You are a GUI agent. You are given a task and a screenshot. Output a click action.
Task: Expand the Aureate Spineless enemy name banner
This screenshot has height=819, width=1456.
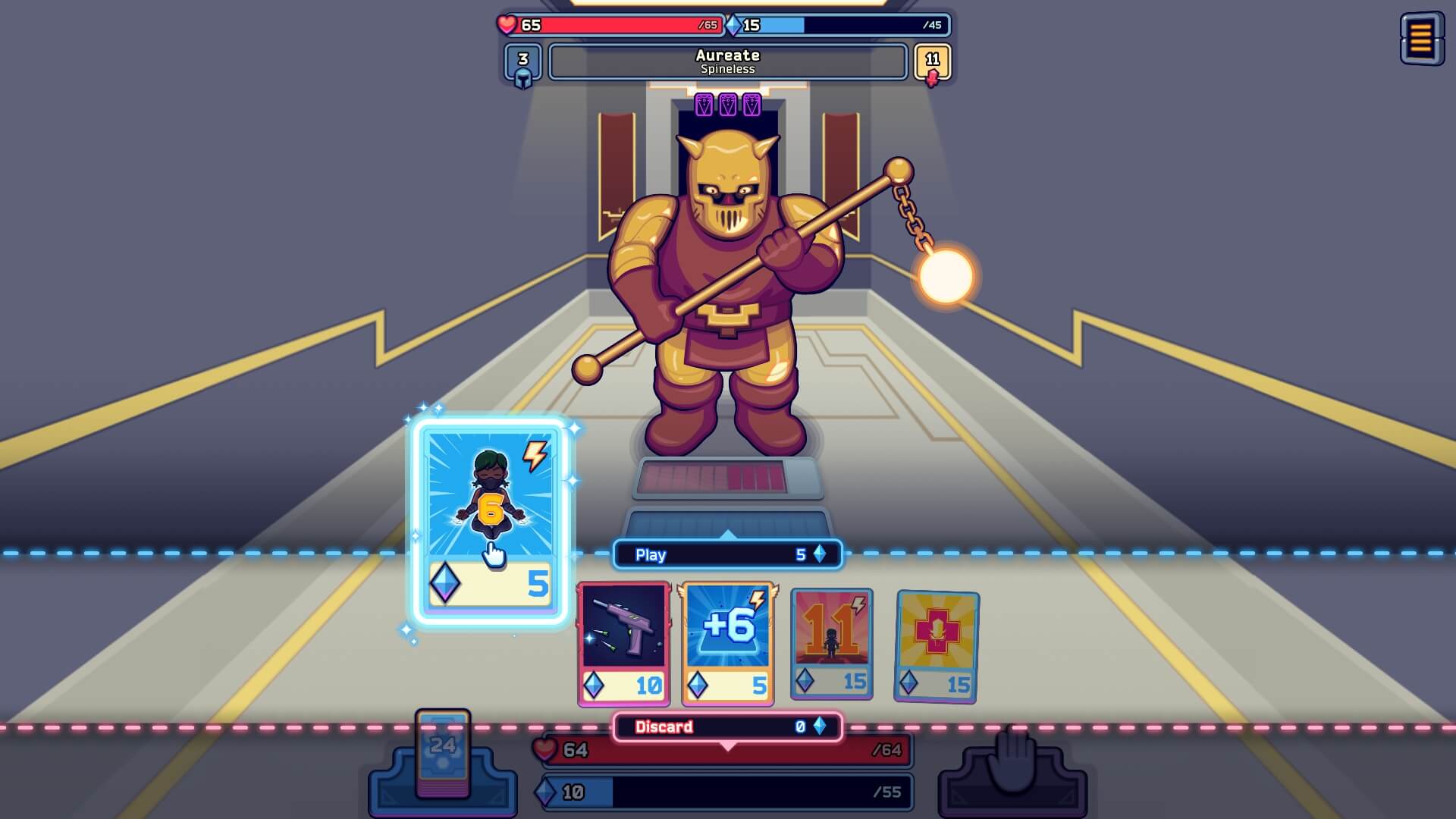[726, 61]
